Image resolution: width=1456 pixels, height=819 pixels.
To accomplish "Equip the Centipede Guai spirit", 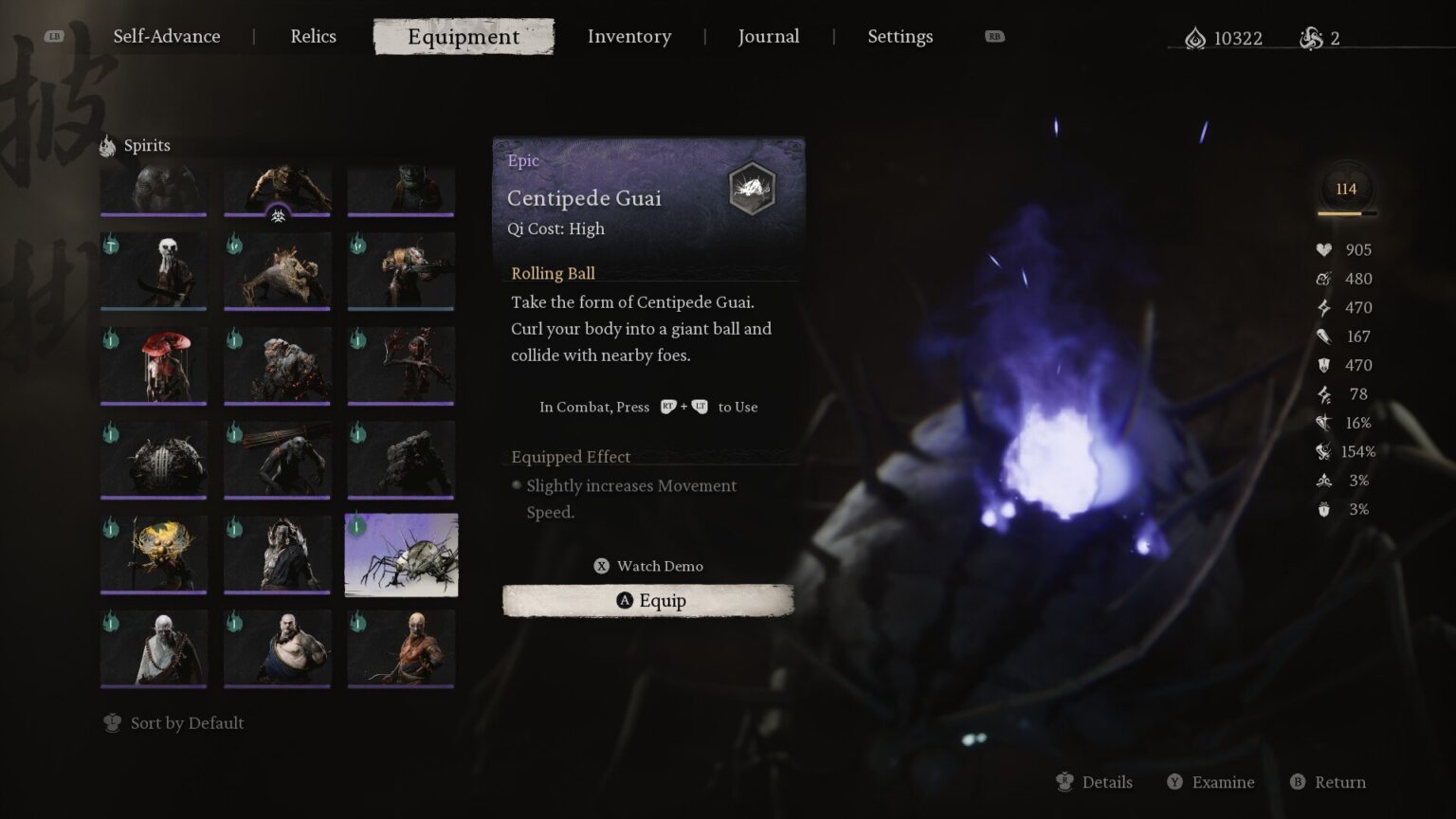I will [648, 601].
